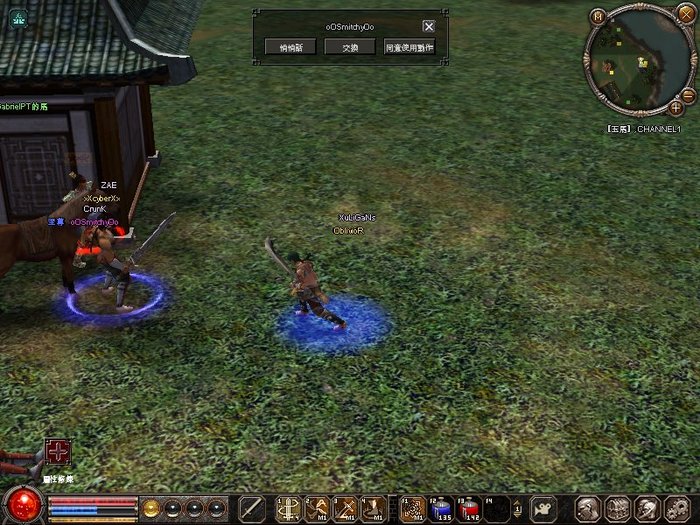Image resolution: width=700 pixels, height=525 pixels.
Task: Close the oOSmitchyOo player interaction panel
Action: pyautogui.click(x=429, y=27)
